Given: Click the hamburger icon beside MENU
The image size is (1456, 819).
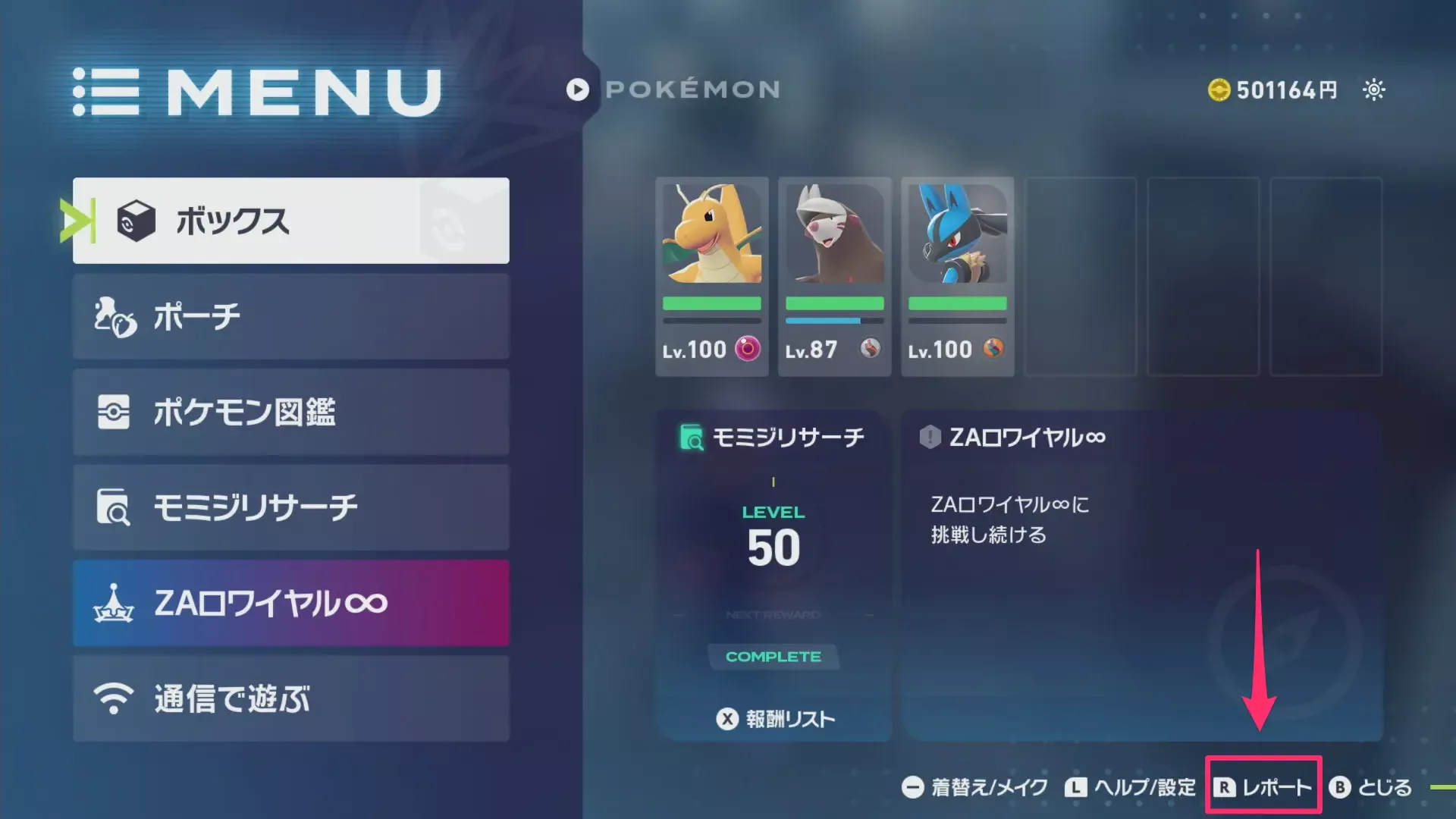Looking at the screenshot, I should click(106, 91).
